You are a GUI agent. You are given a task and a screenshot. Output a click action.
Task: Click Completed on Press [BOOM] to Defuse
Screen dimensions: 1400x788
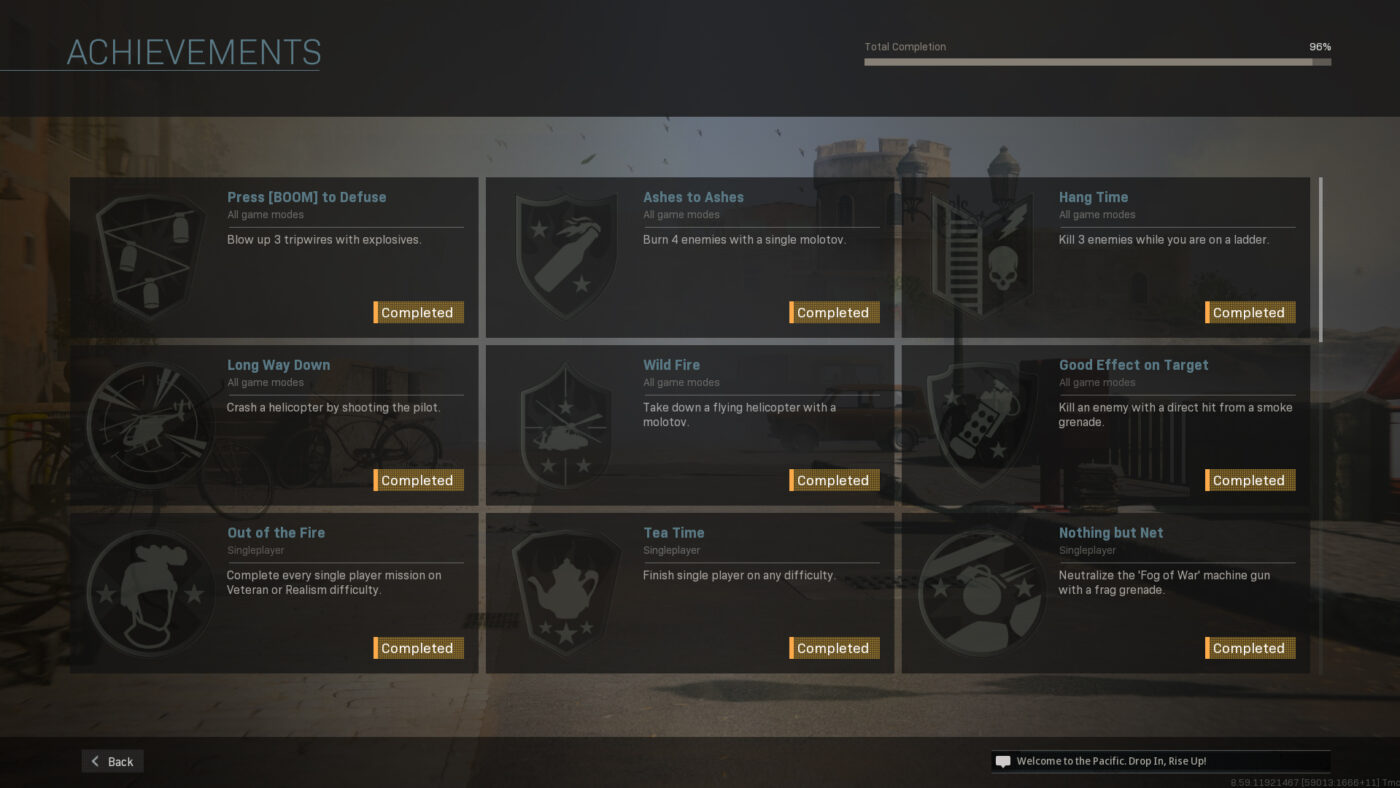tap(420, 312)
